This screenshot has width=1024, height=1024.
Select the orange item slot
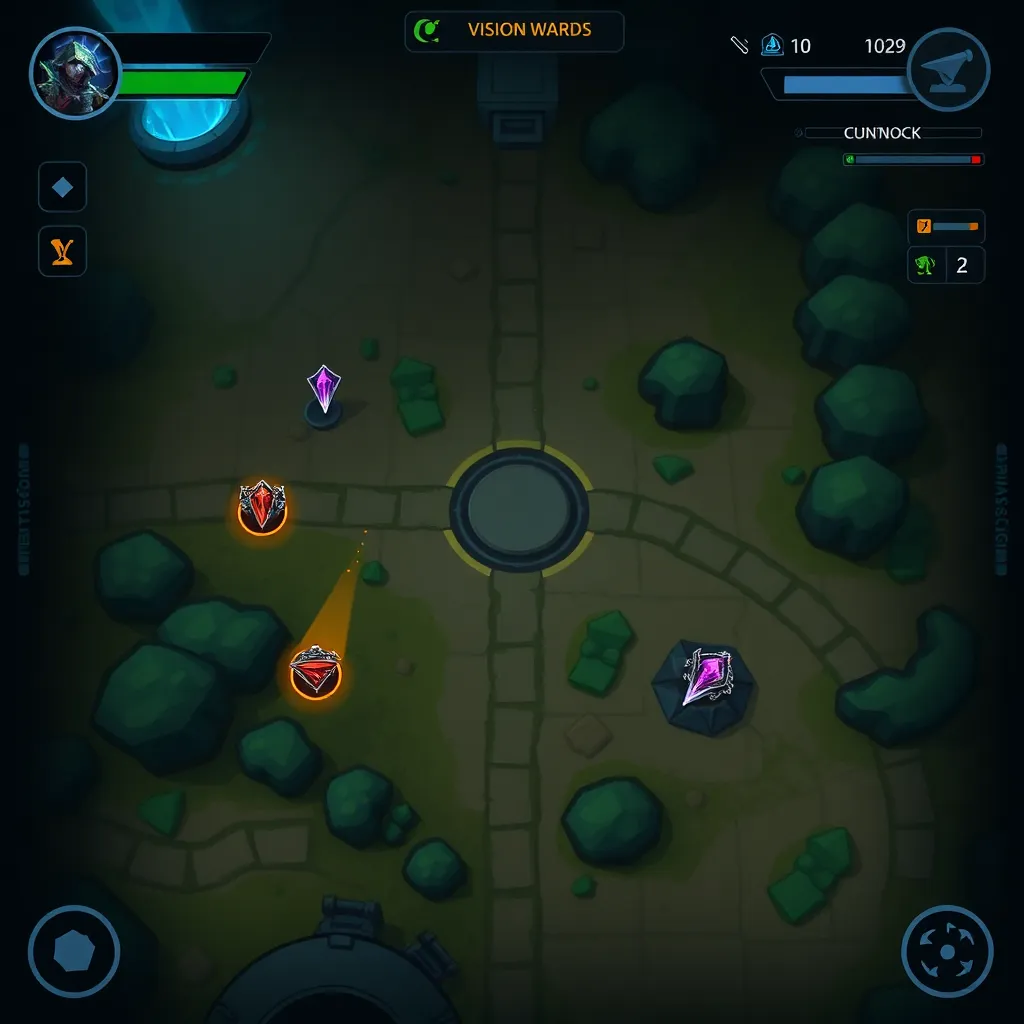pyautogui.click(x=924, y=227)
